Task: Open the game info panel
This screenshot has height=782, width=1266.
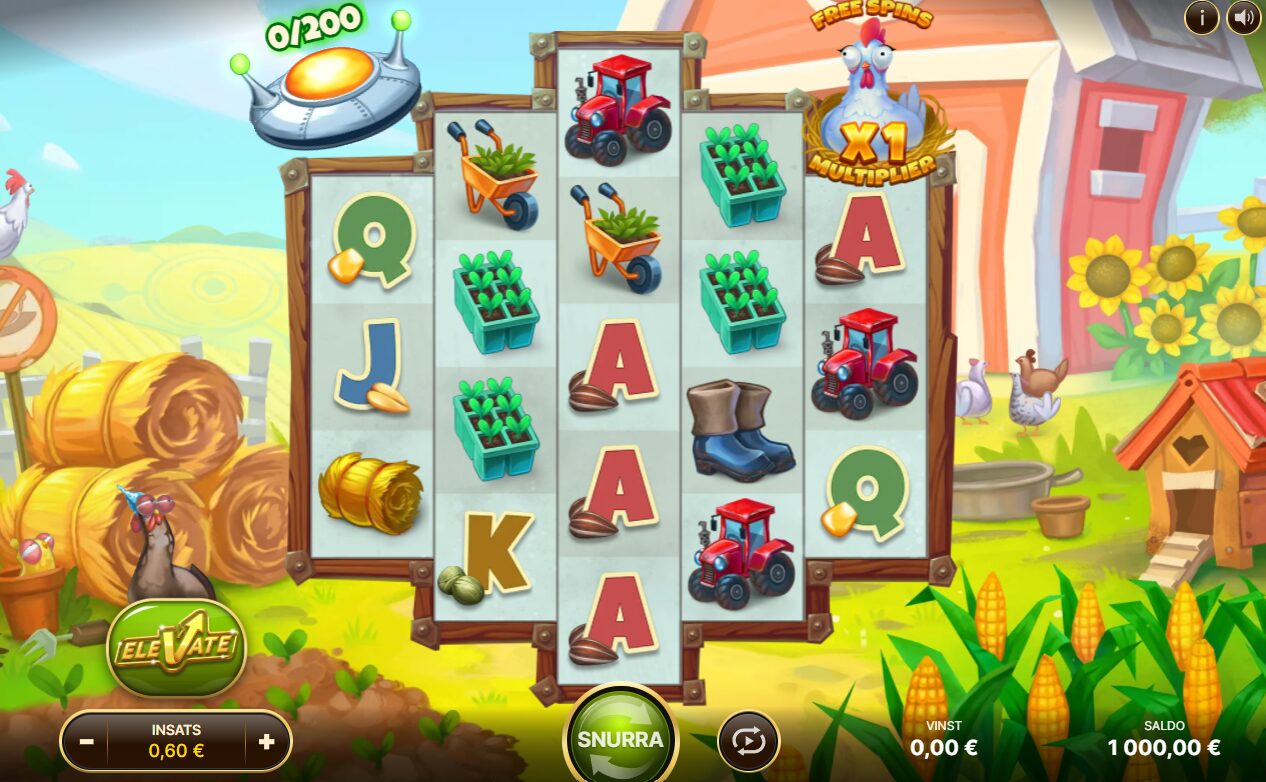Action: point(1202,17)
